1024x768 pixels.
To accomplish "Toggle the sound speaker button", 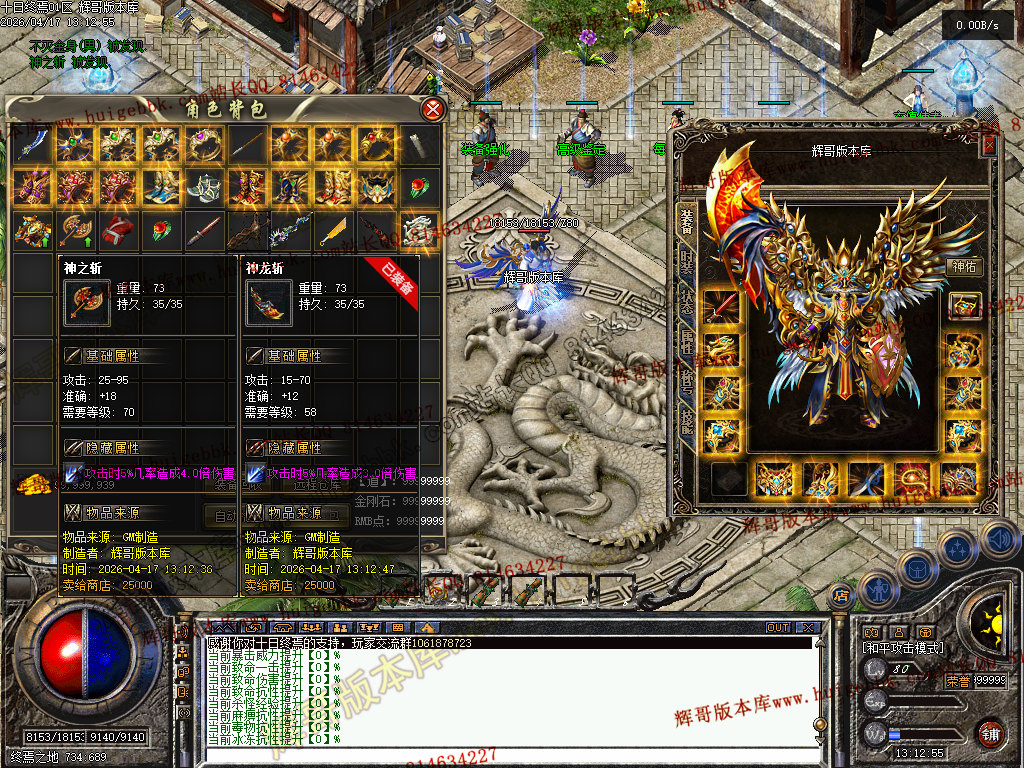I will click(x=999, y=539).
